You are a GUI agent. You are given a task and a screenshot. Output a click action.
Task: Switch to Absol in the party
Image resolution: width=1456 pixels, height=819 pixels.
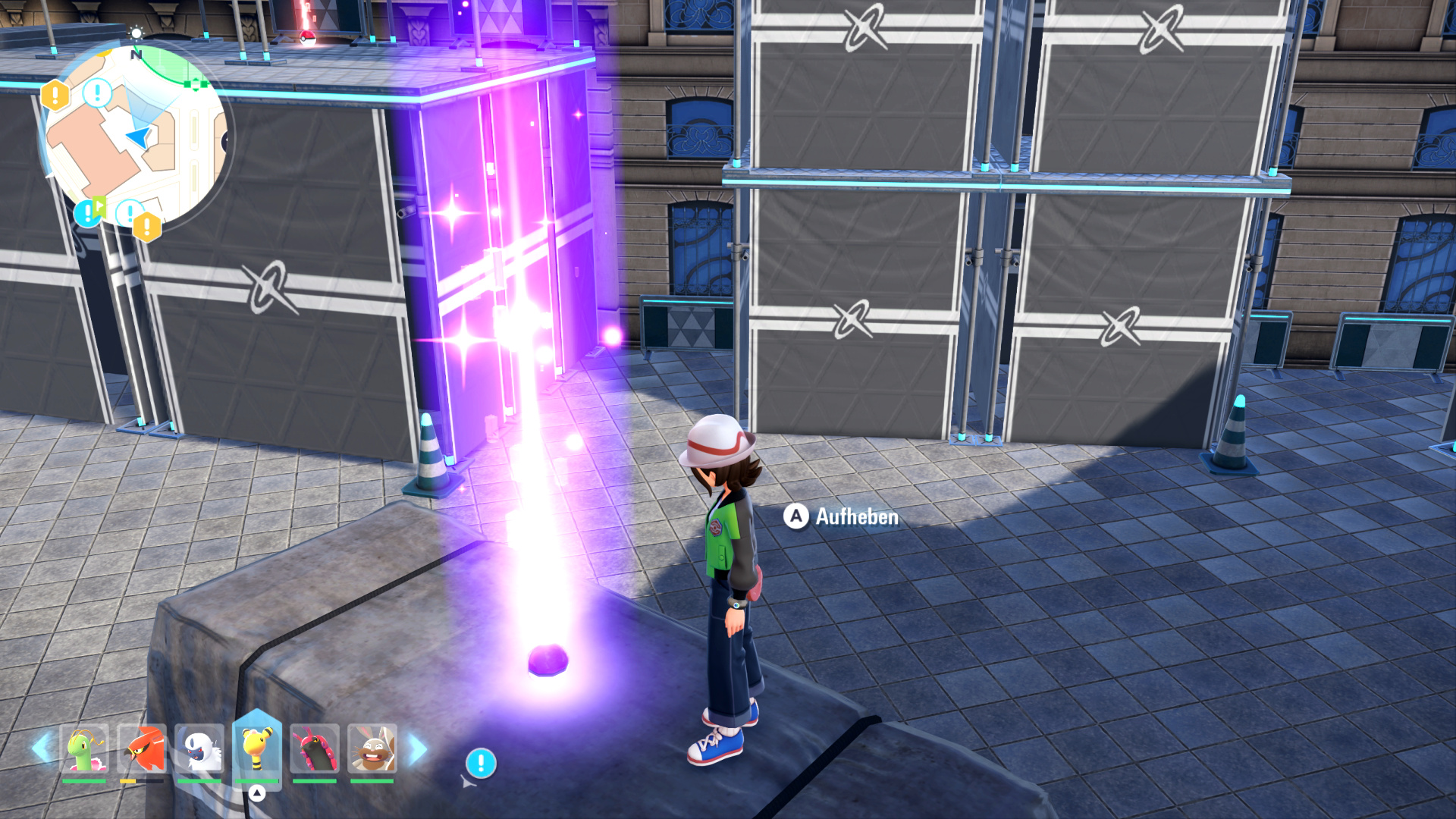coord(199,748)
